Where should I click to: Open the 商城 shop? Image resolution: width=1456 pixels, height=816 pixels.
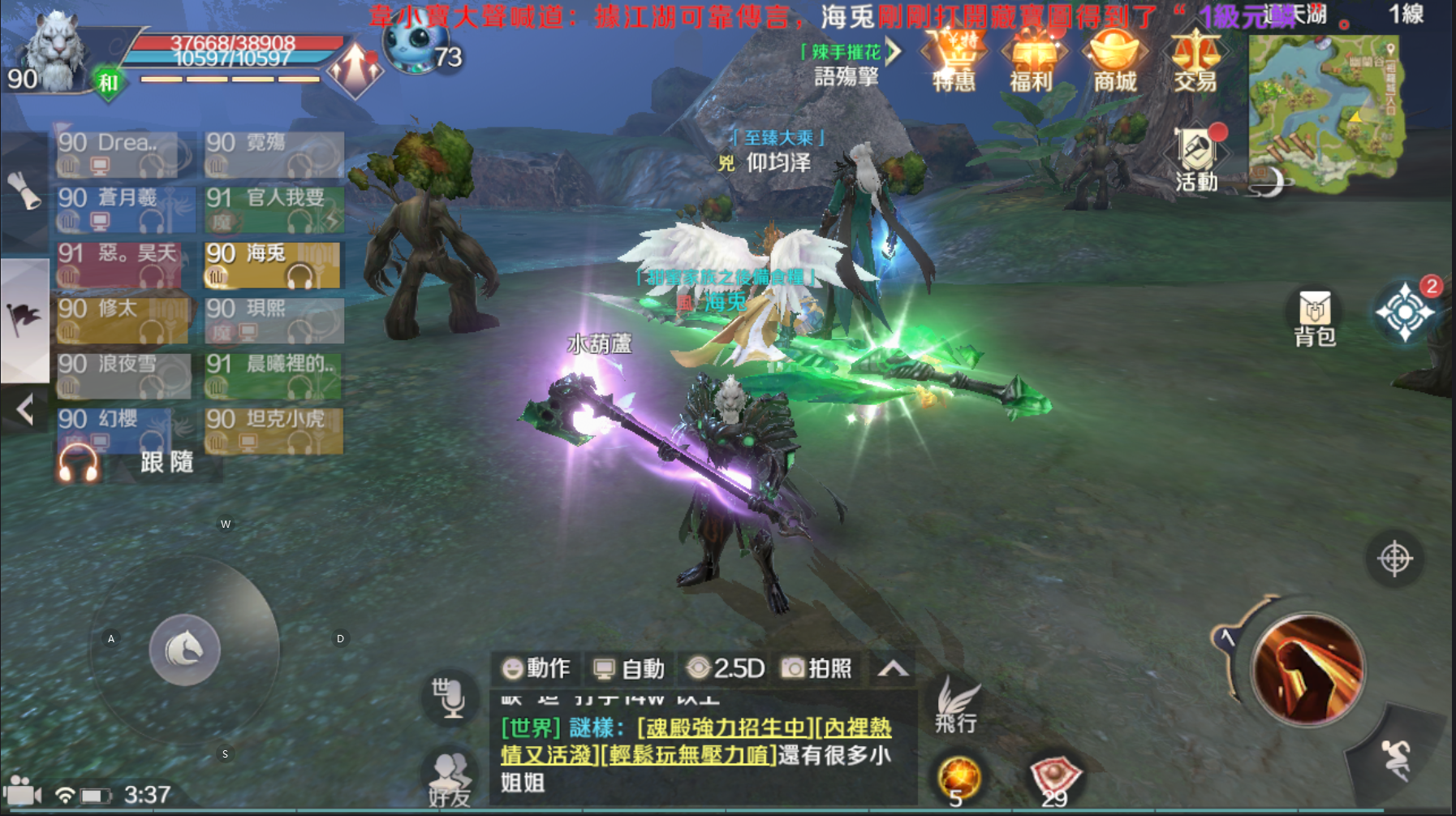[x=1115, y=61]
